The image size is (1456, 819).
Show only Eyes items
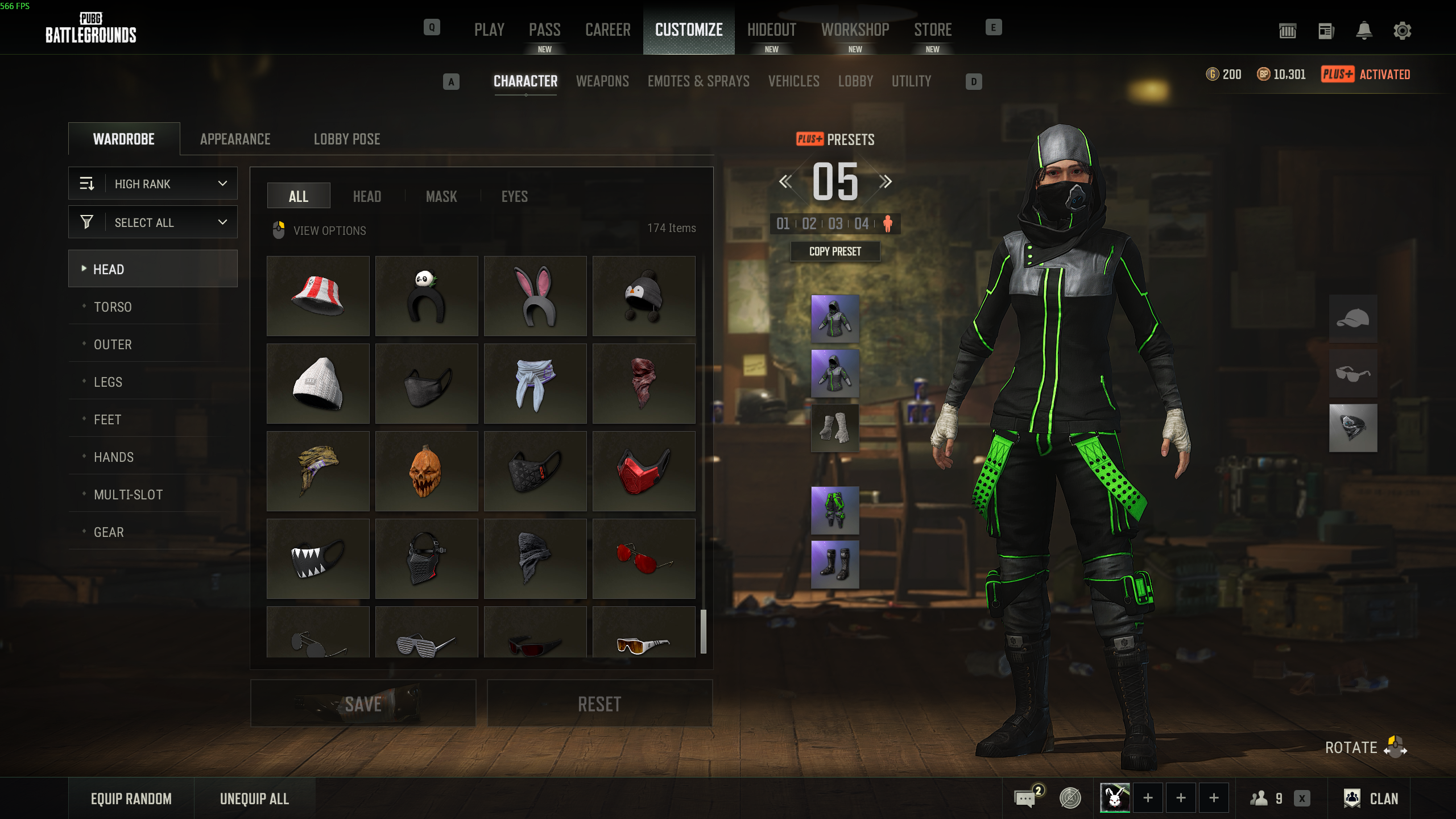514,197
